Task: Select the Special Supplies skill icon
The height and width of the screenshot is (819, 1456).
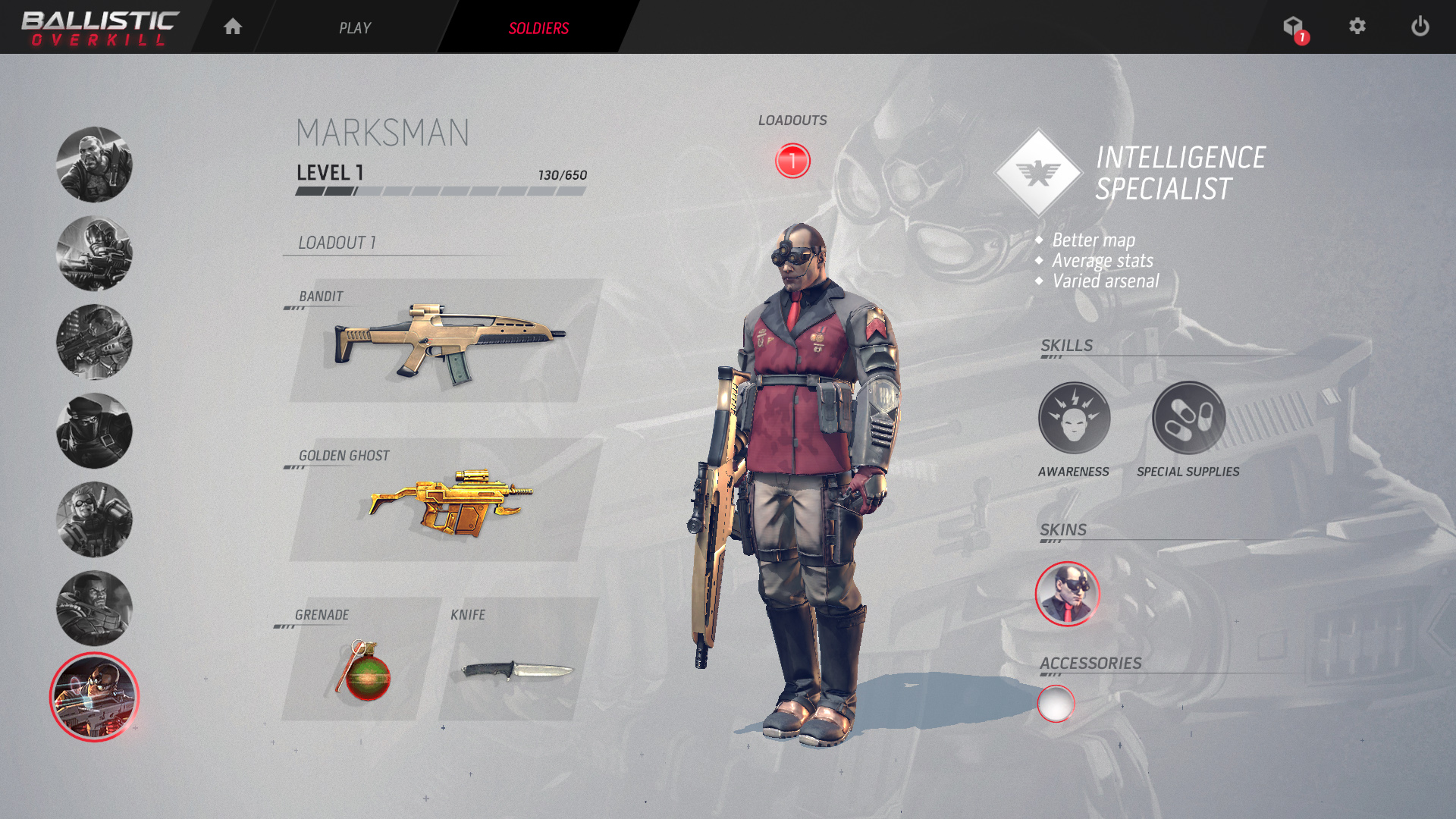Action: coord(1189,417)
